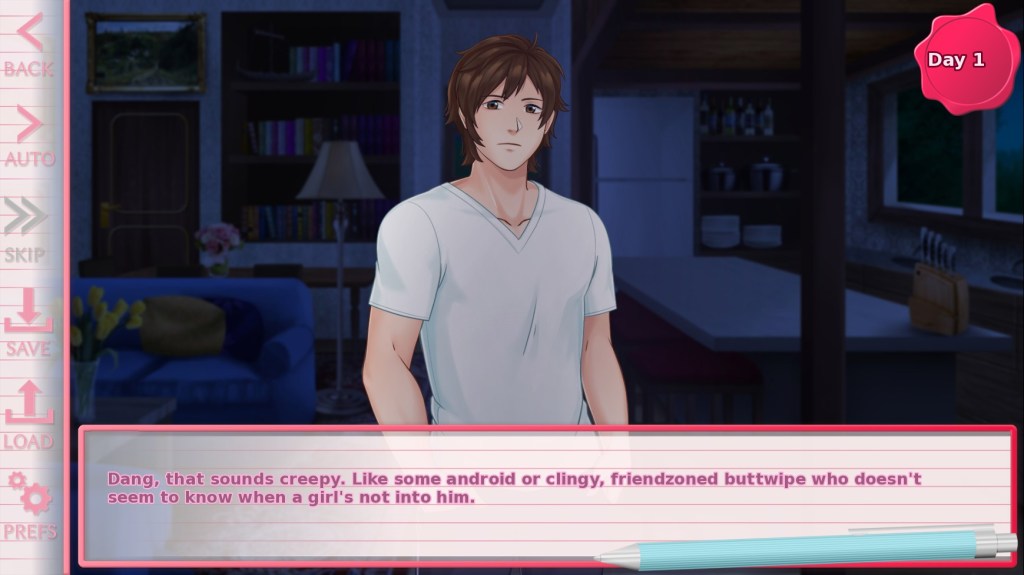Open the LOAD menu
Screen dimensions: 1024x575
[28, 415]
